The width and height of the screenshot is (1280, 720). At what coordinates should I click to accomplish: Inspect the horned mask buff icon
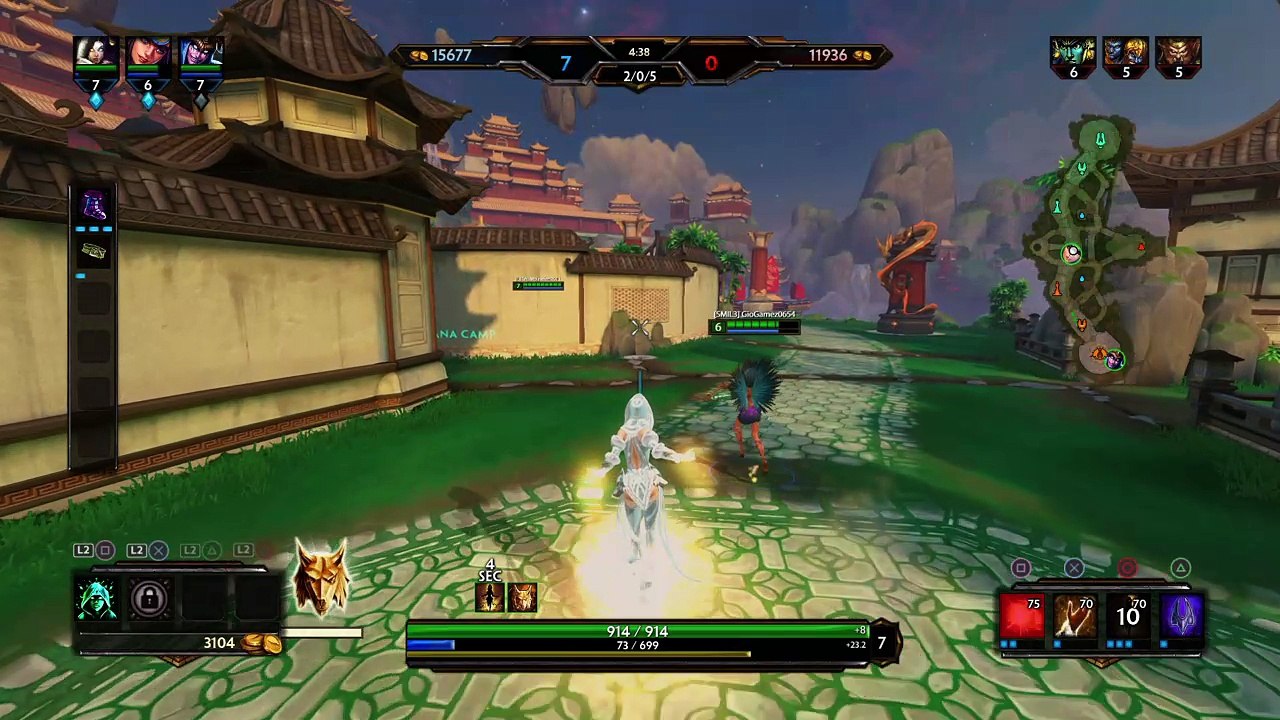click(x=522, y=597)
